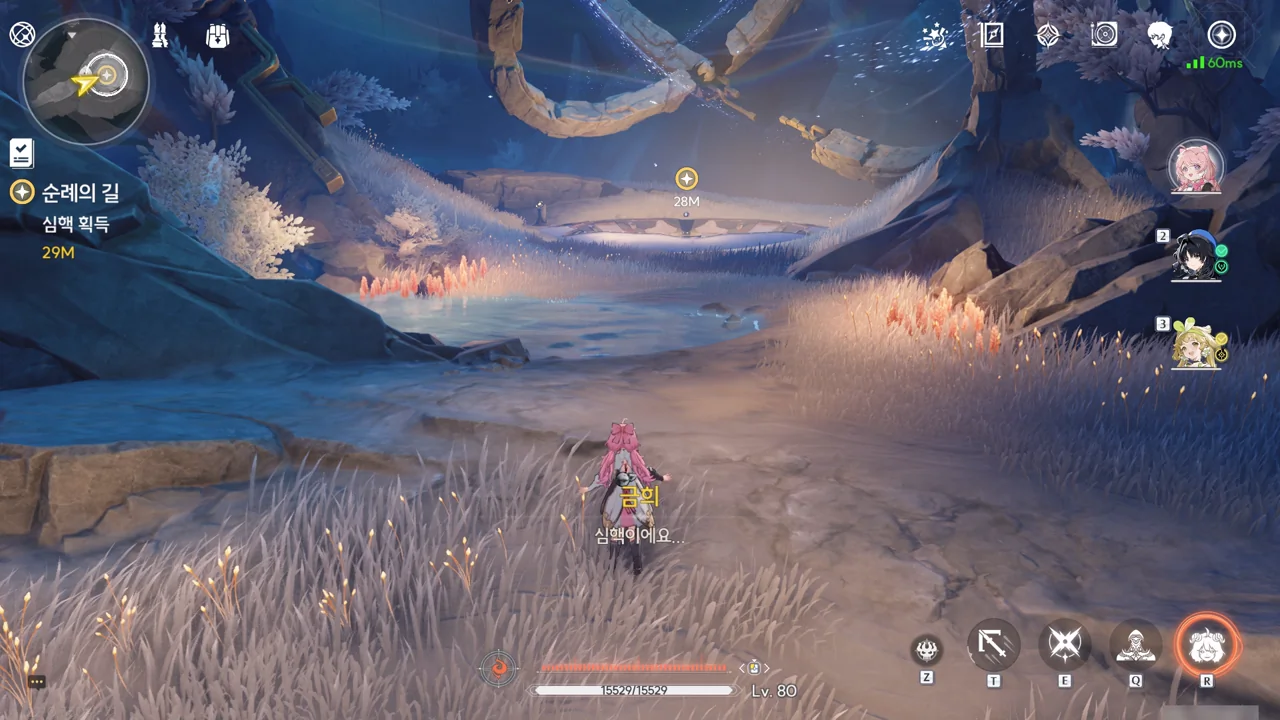Use the grappling hook utility icon

click(x=994, y=645)
